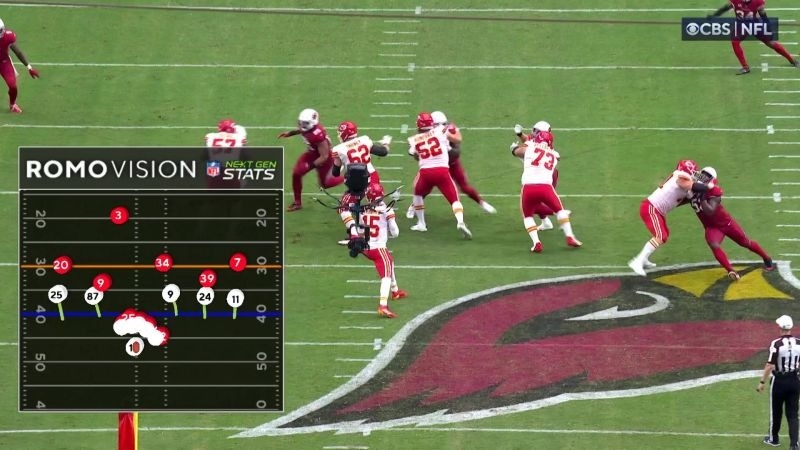
Task: Click red marker 20 on RomoVision map
Action: (x=62, y=264)
